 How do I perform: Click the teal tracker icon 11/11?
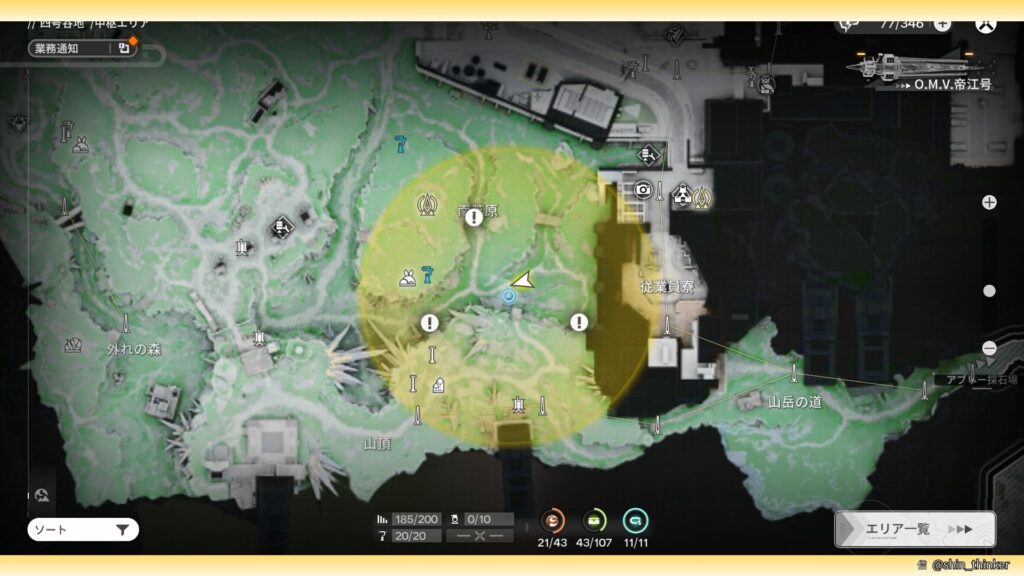tap(635, 520)
